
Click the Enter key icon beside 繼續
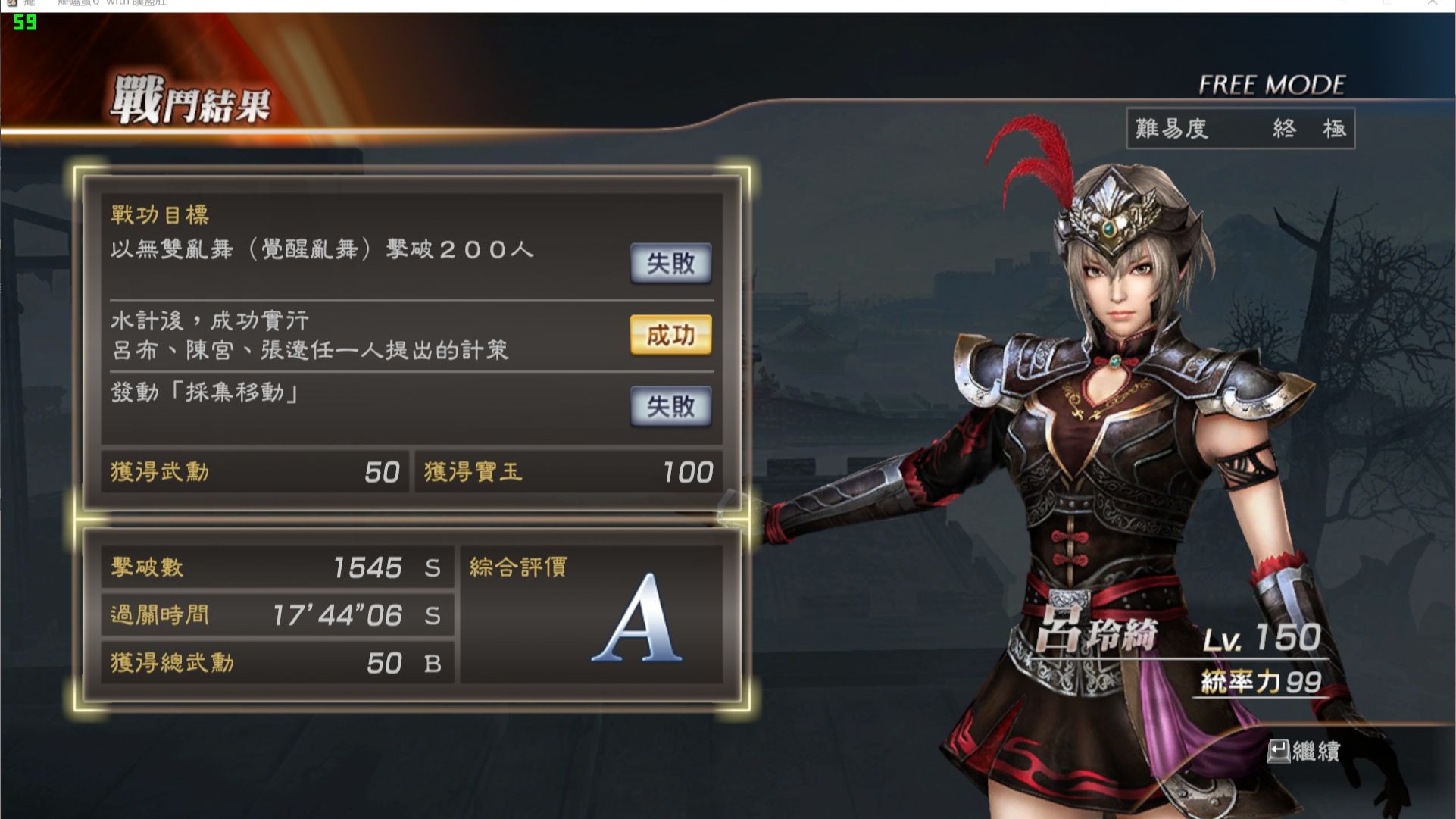(1279, 751)
